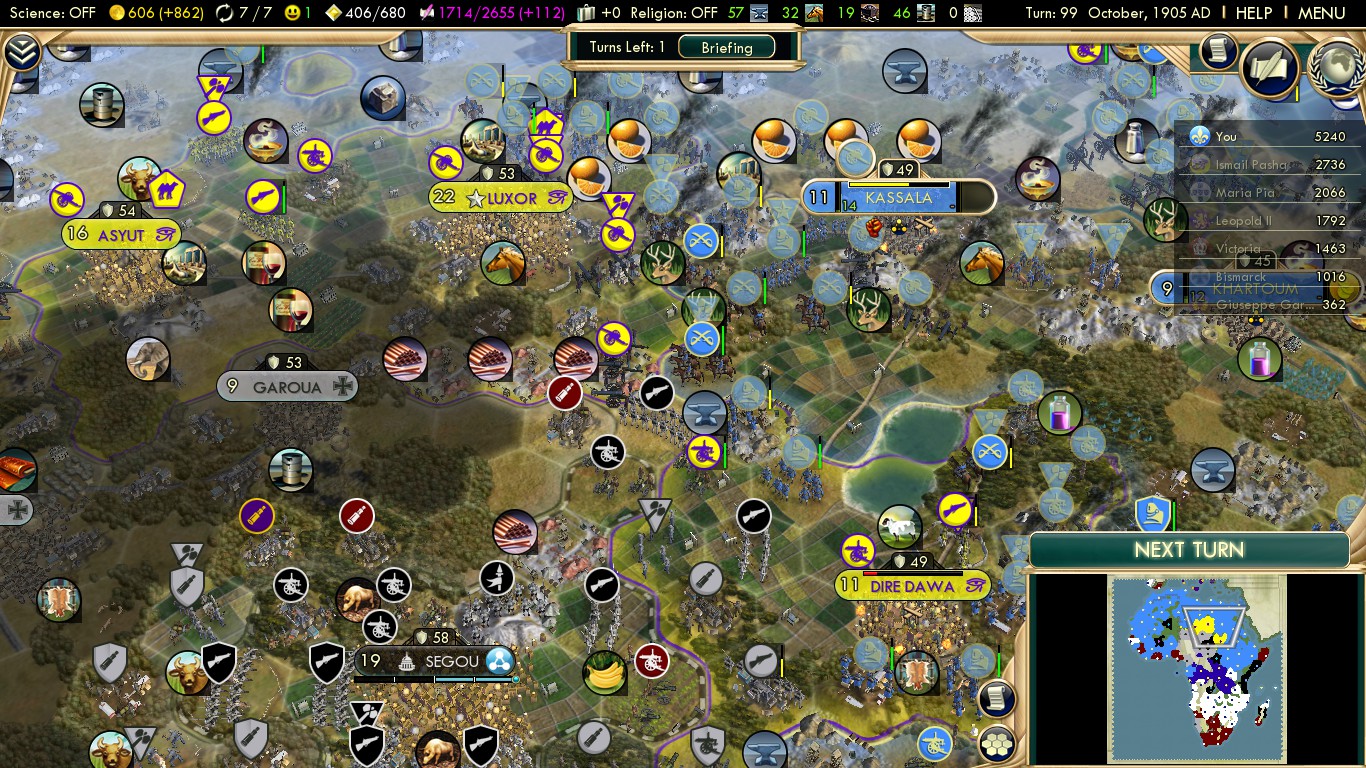Screen dimensions: 1366x768
Task: Click the tourism suitcase icon
Action: coord(586,13)
